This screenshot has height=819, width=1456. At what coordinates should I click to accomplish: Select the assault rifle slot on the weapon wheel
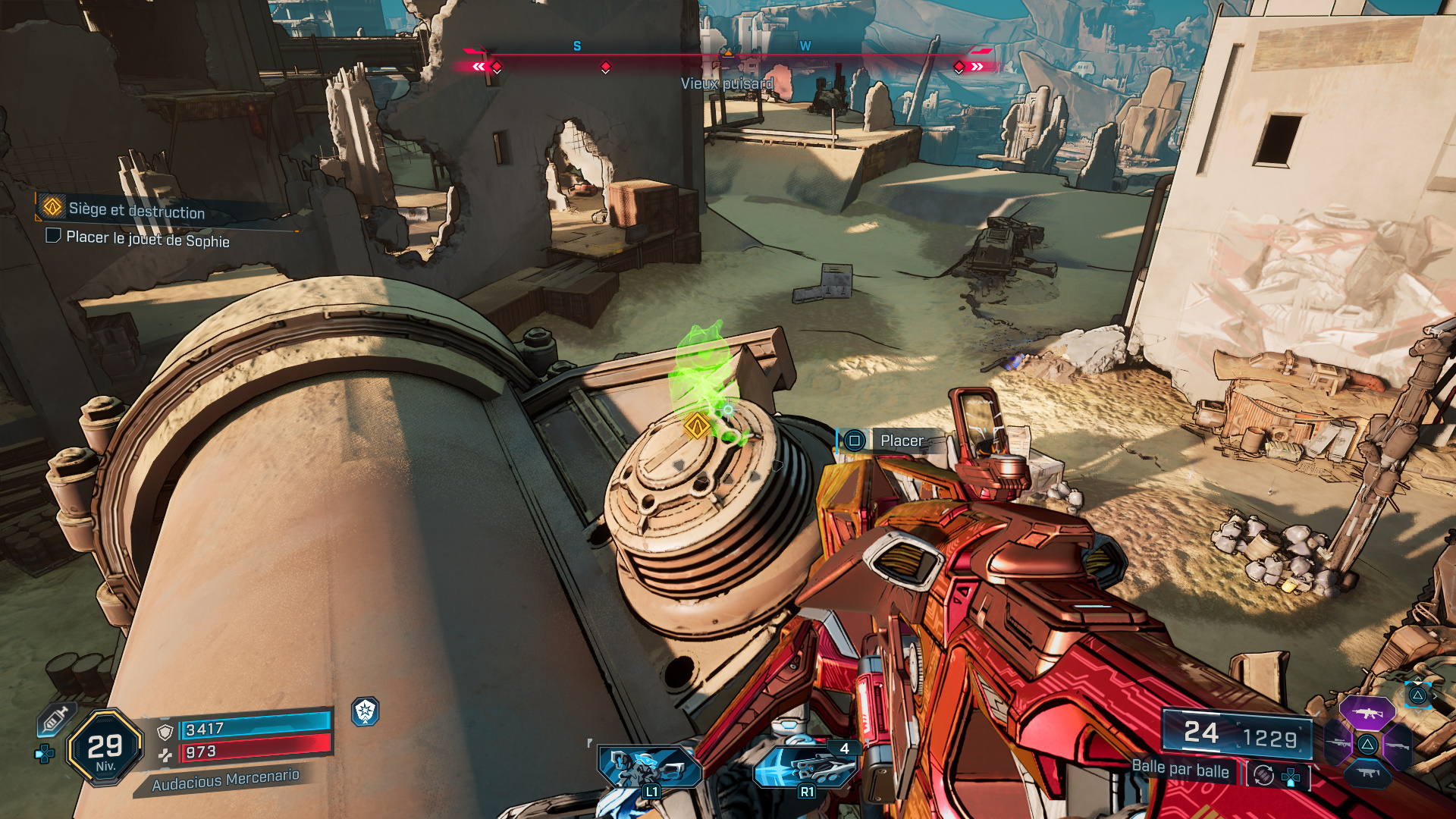pos(1368,713)
